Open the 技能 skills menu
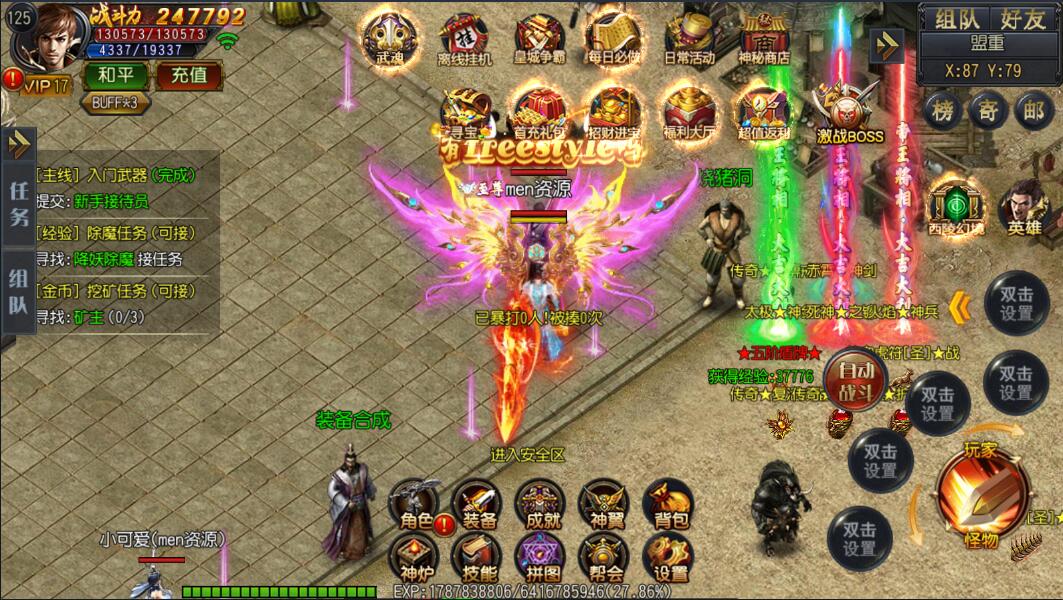Viewport: 1063px width, 600px height. (x=476, y=556)
